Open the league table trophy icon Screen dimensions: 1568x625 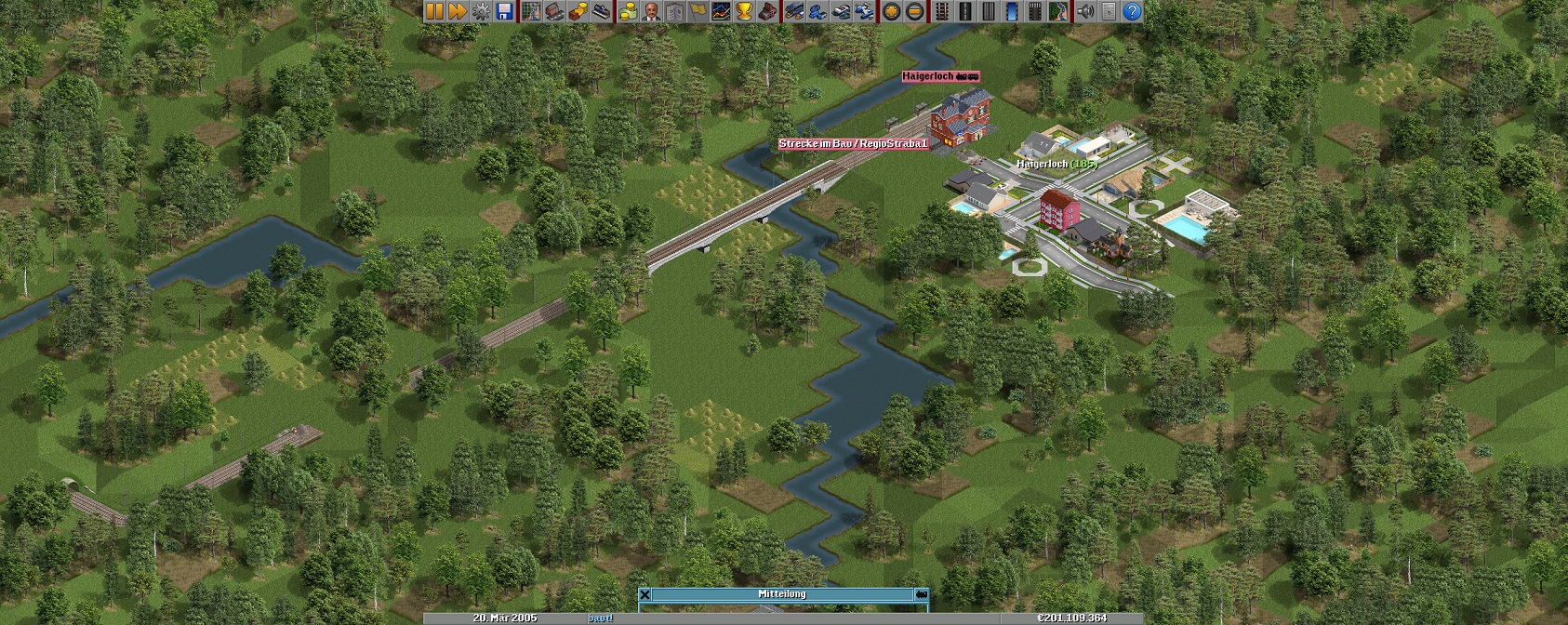click(x=744, y=11)
